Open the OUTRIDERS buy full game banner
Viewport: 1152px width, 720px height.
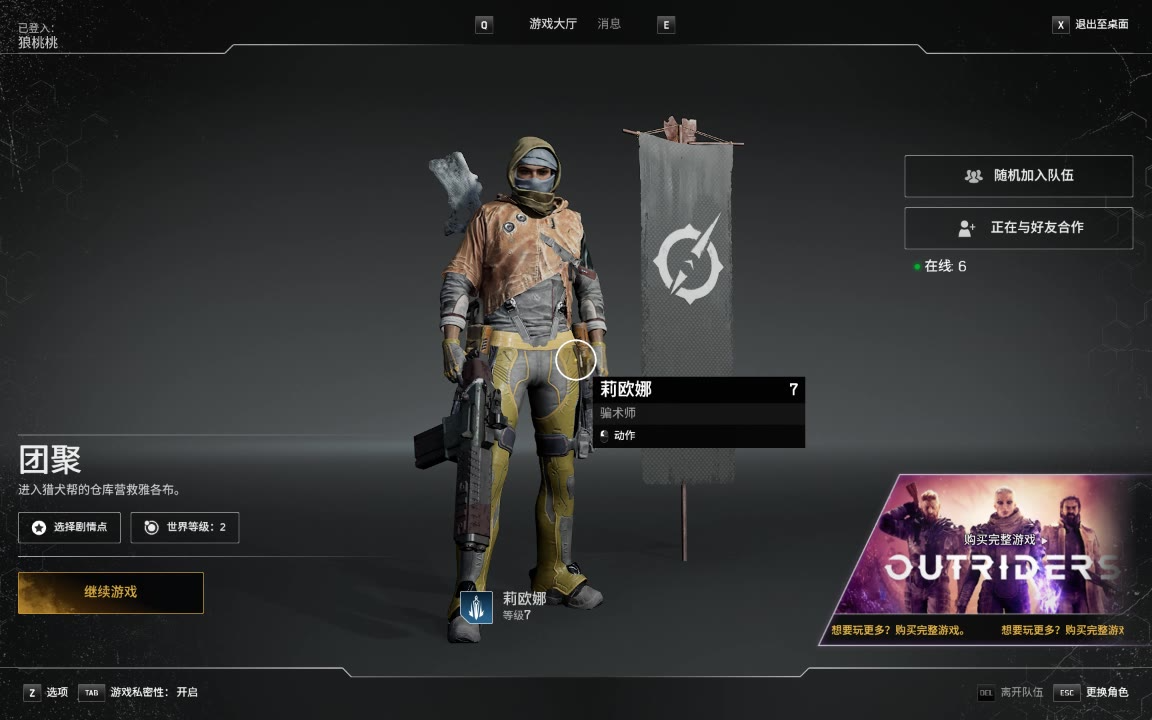[985, 558]
